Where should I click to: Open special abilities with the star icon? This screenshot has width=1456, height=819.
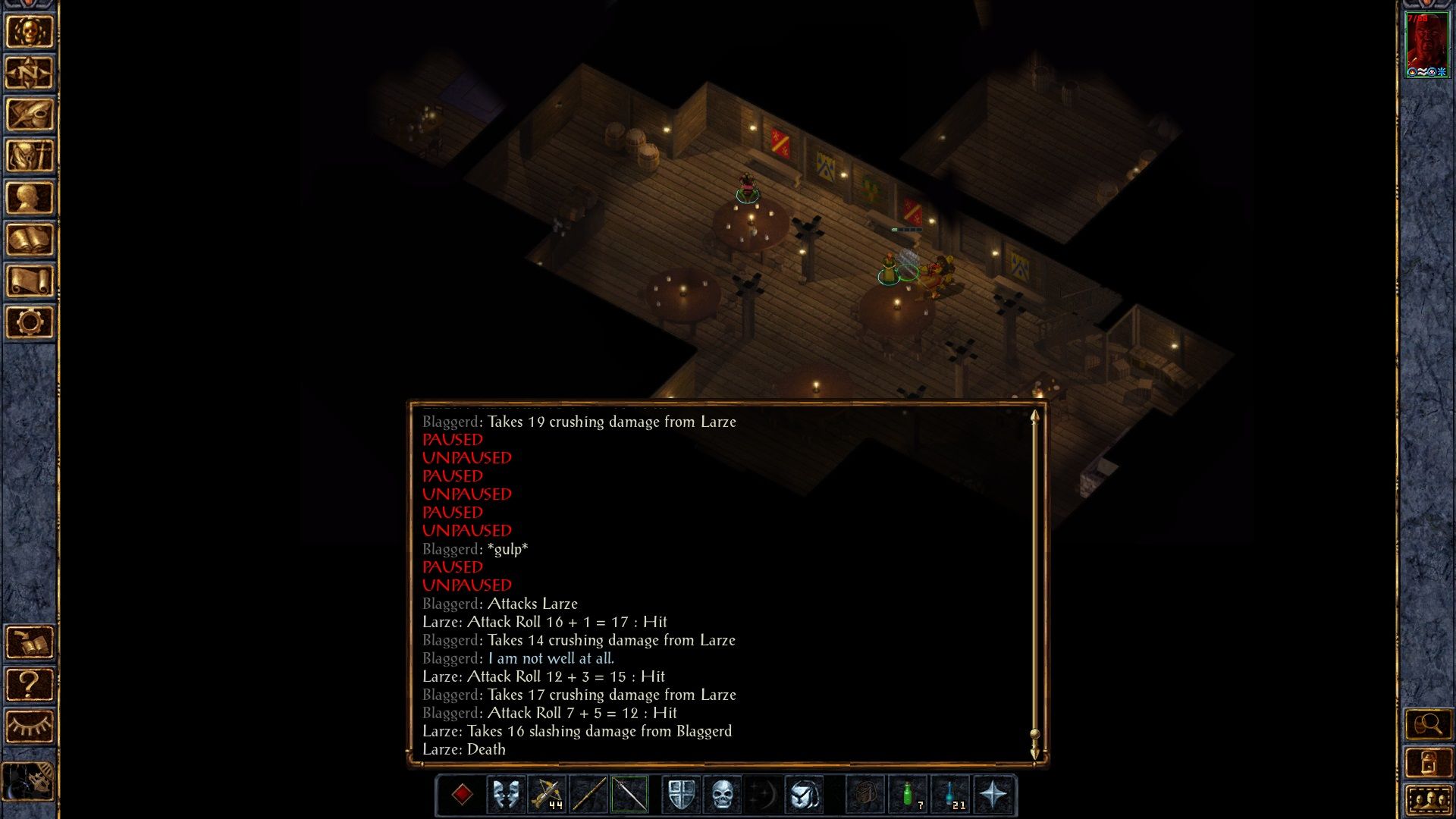click(993, 795)
